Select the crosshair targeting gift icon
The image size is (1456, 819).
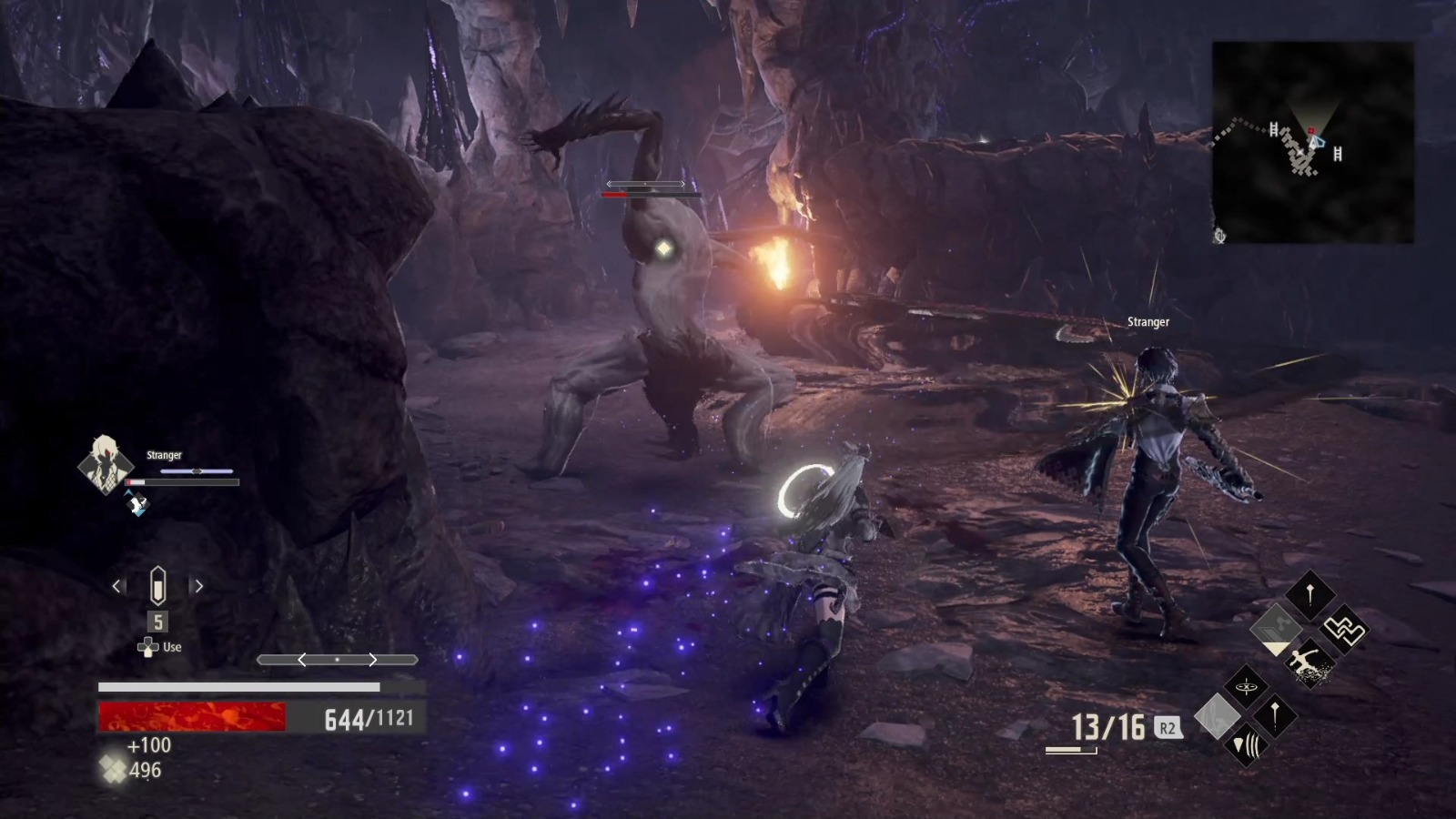[x=1245, y=686]
